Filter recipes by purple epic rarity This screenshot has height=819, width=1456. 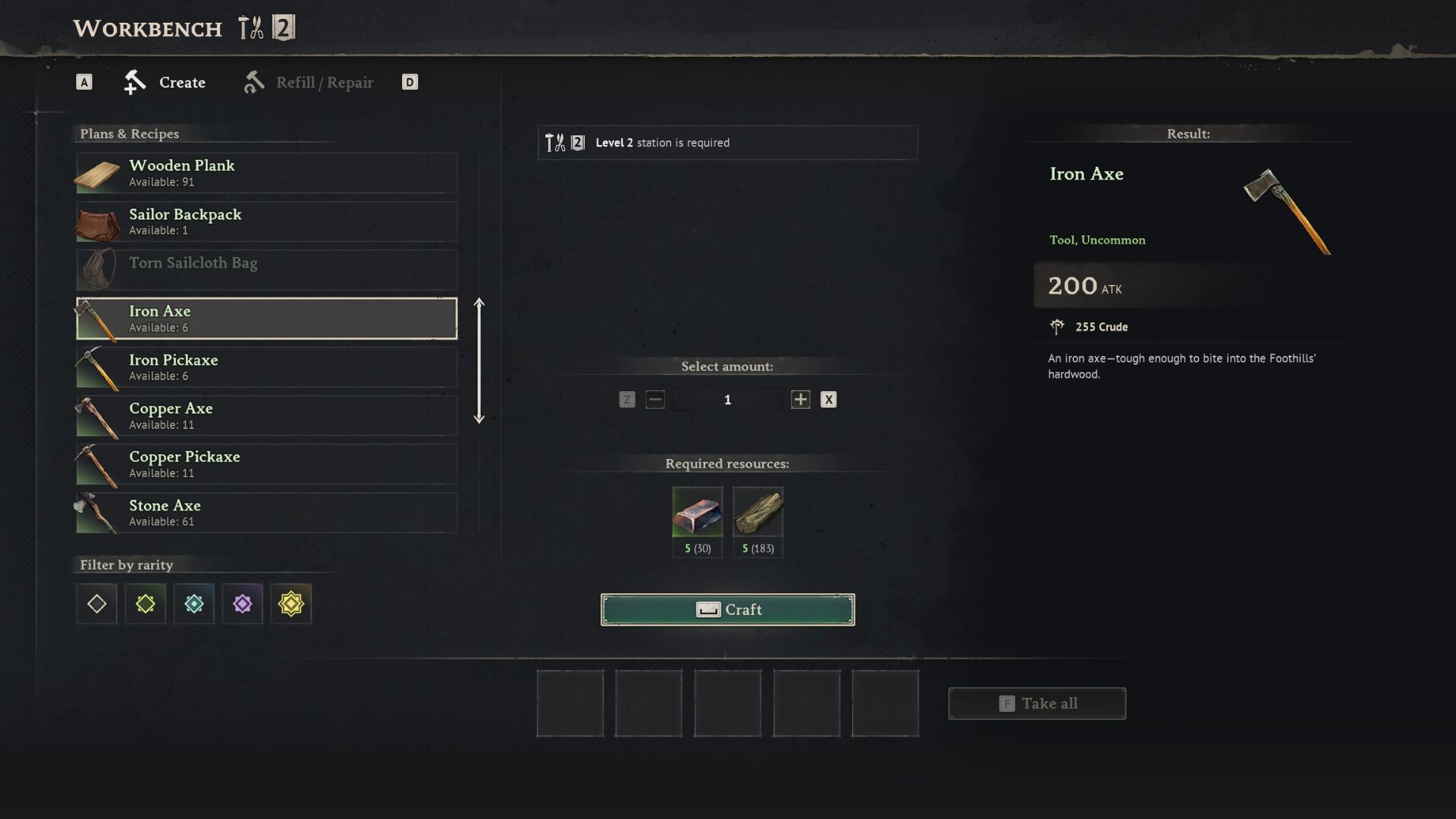[243, 604]
